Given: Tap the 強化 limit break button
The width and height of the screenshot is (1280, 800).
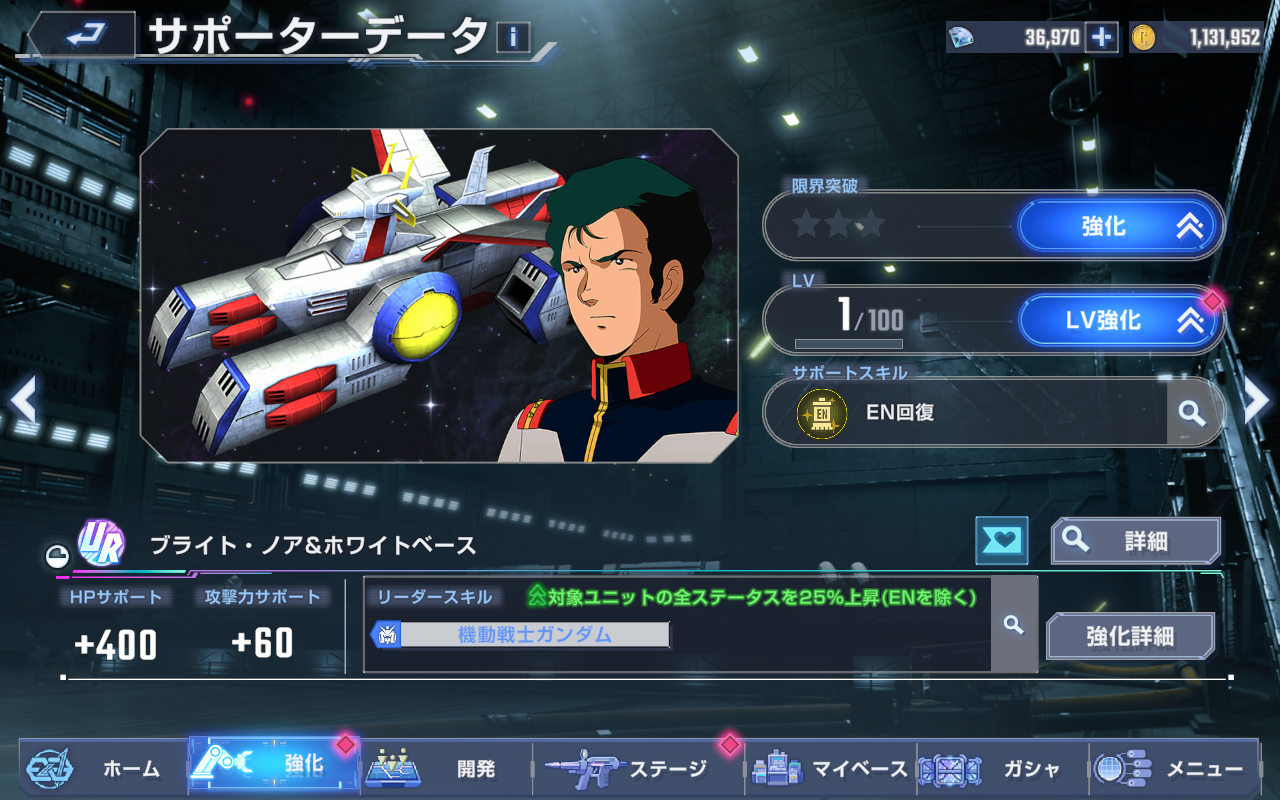Looking at the screenshot, I should point(1120,227).
